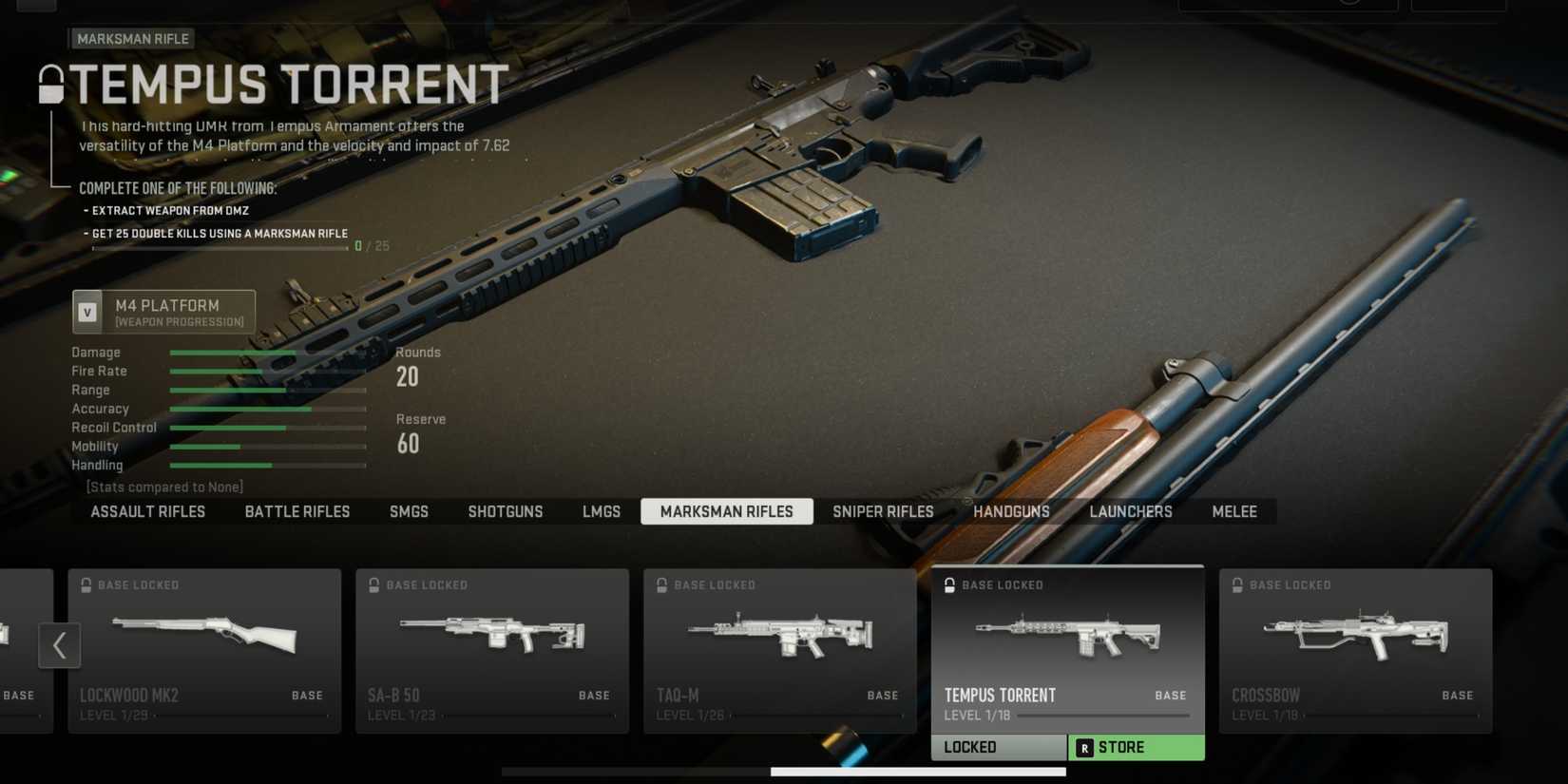Click the Base Locked padlock on Tempus Torrent card
The height and width of the screenshot is (784, 1568).
point(949,584)
